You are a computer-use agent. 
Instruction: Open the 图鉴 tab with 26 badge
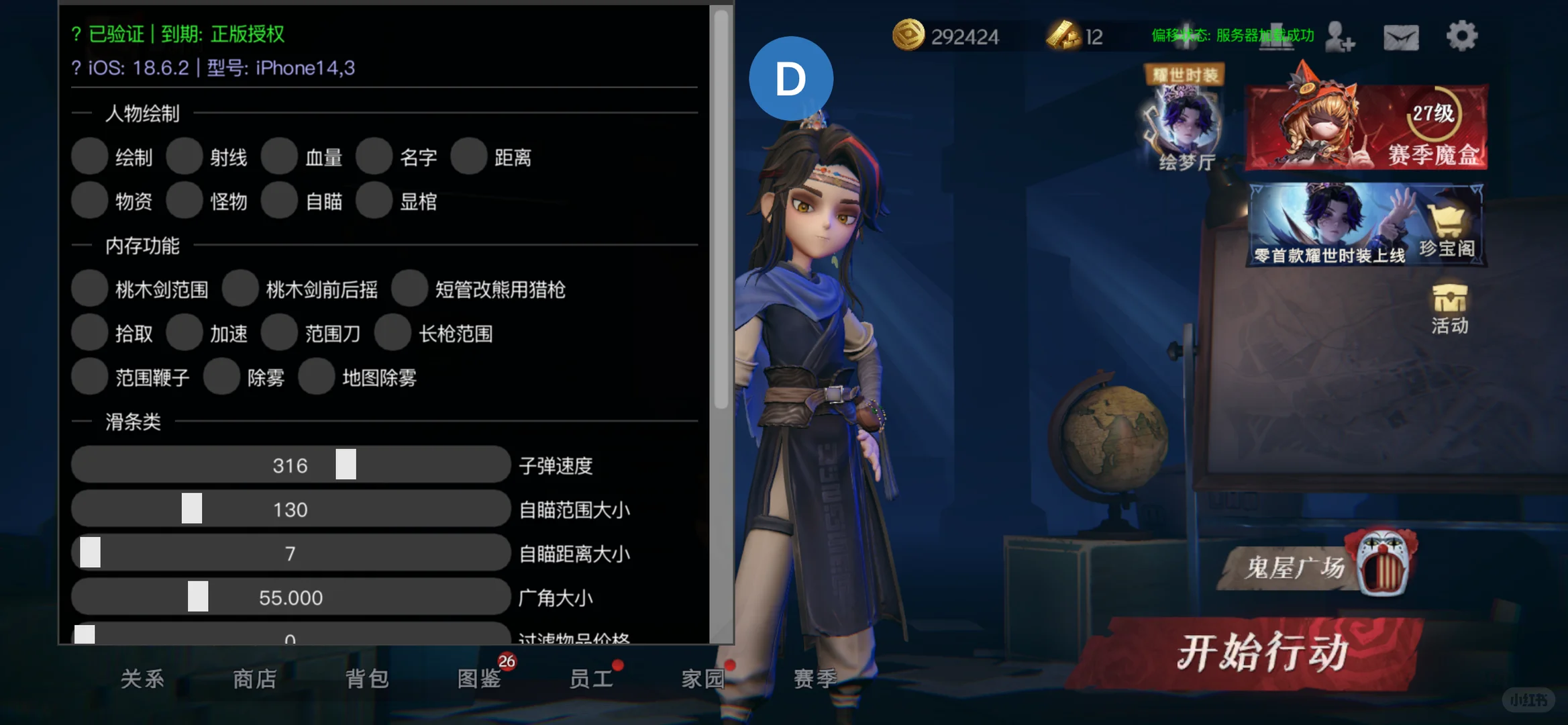pos(480,679)
